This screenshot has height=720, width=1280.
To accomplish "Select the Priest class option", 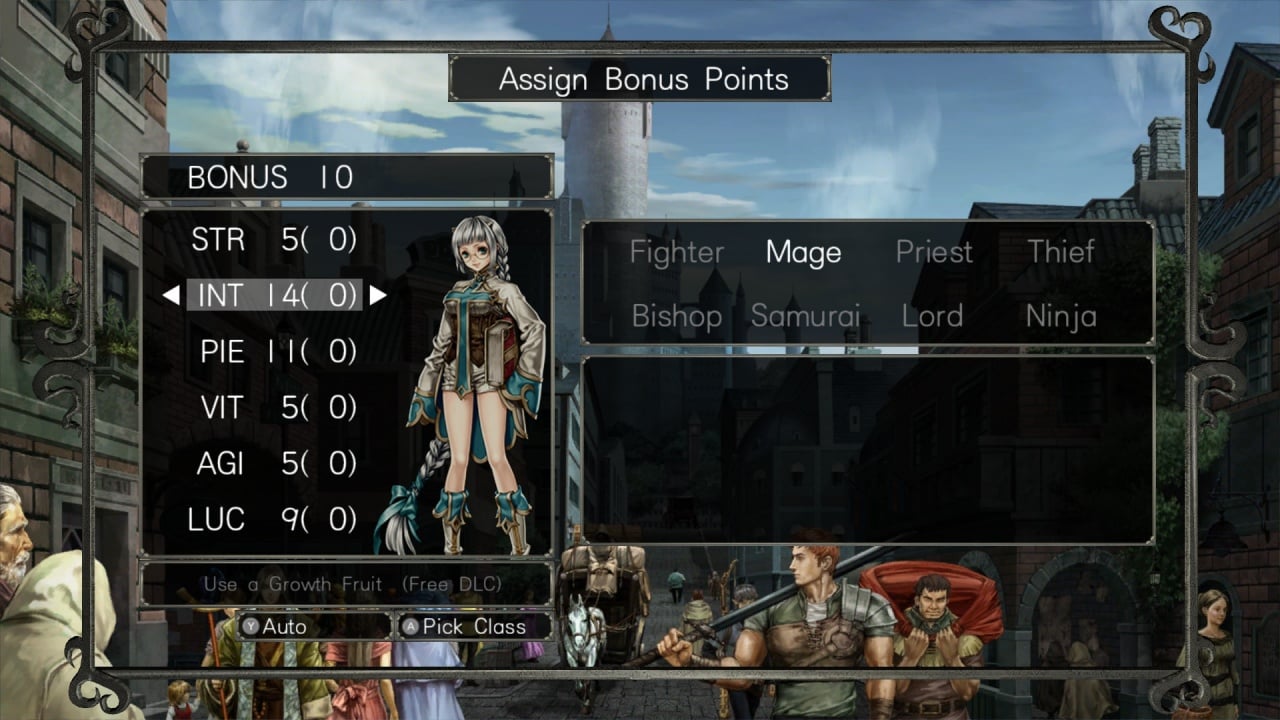I will (x=934, y=253).
